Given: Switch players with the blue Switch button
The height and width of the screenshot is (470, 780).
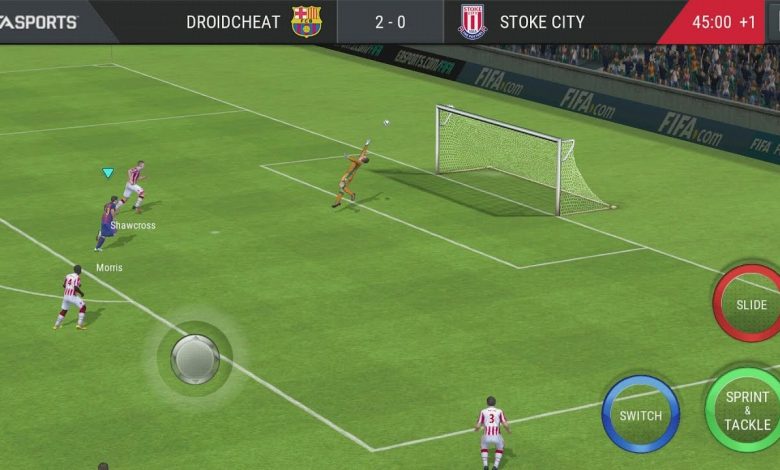Looking at the screenshot, I should (x=640, y=414).
